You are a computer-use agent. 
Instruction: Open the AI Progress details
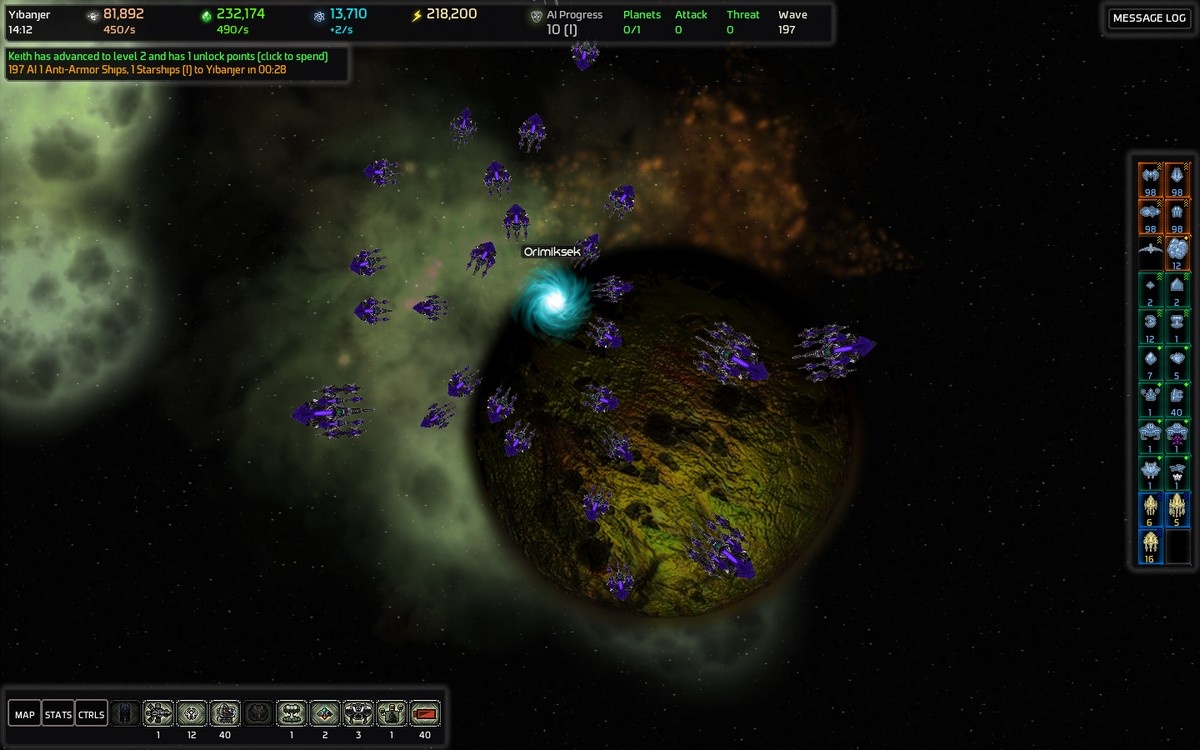click(573, 22)
